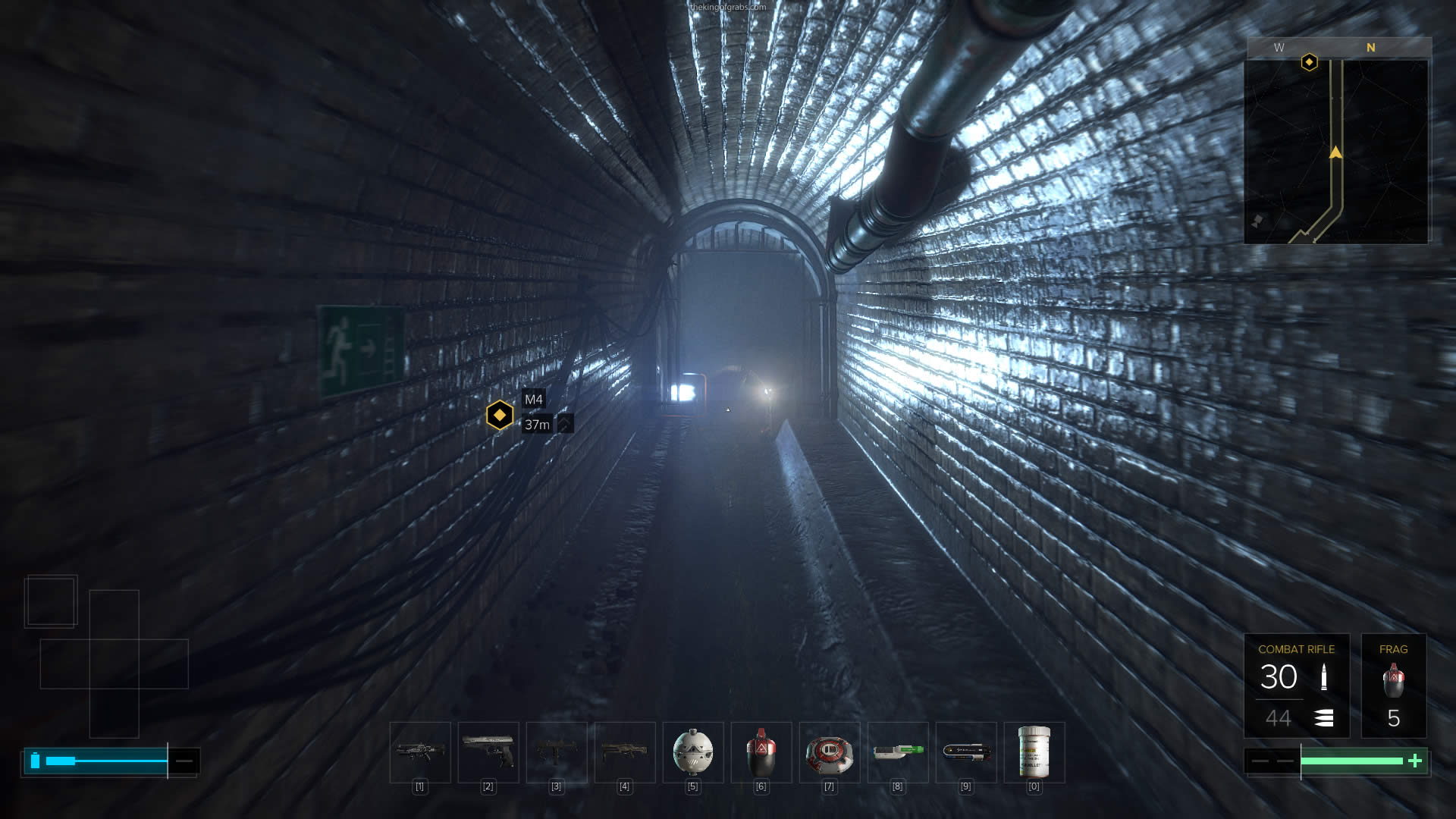Viewport: 1456px width, 819px height.
Task: Select the M4 objective waypoint marker
Action: [x=500, y=415]
